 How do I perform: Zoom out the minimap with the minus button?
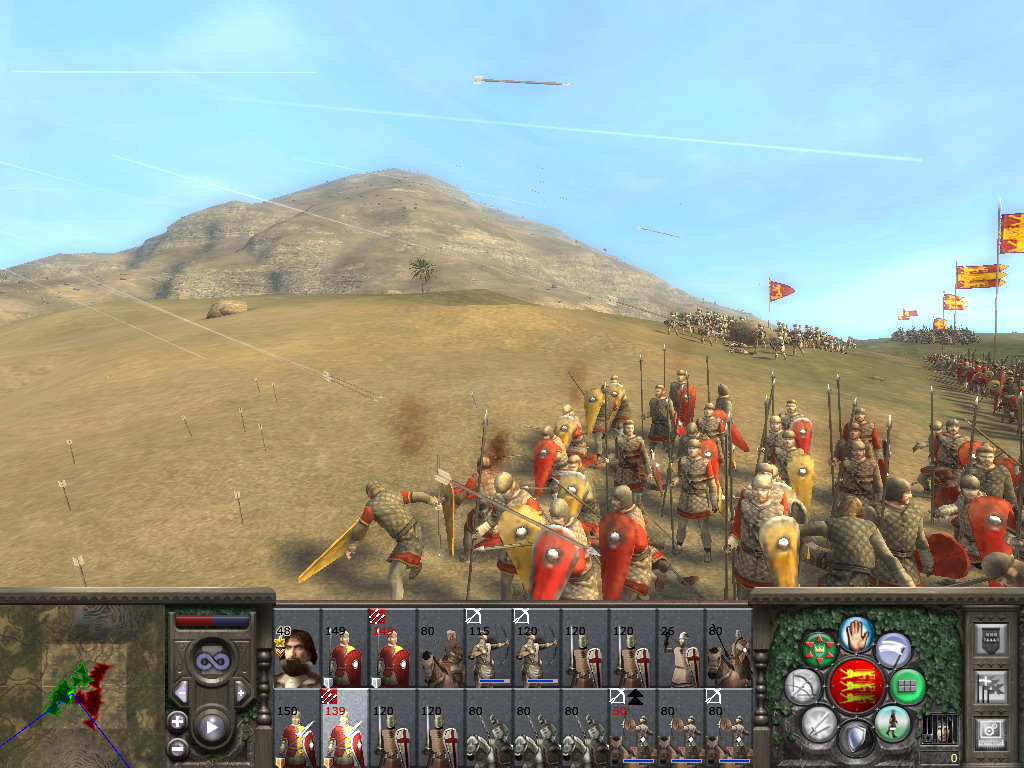177,748
